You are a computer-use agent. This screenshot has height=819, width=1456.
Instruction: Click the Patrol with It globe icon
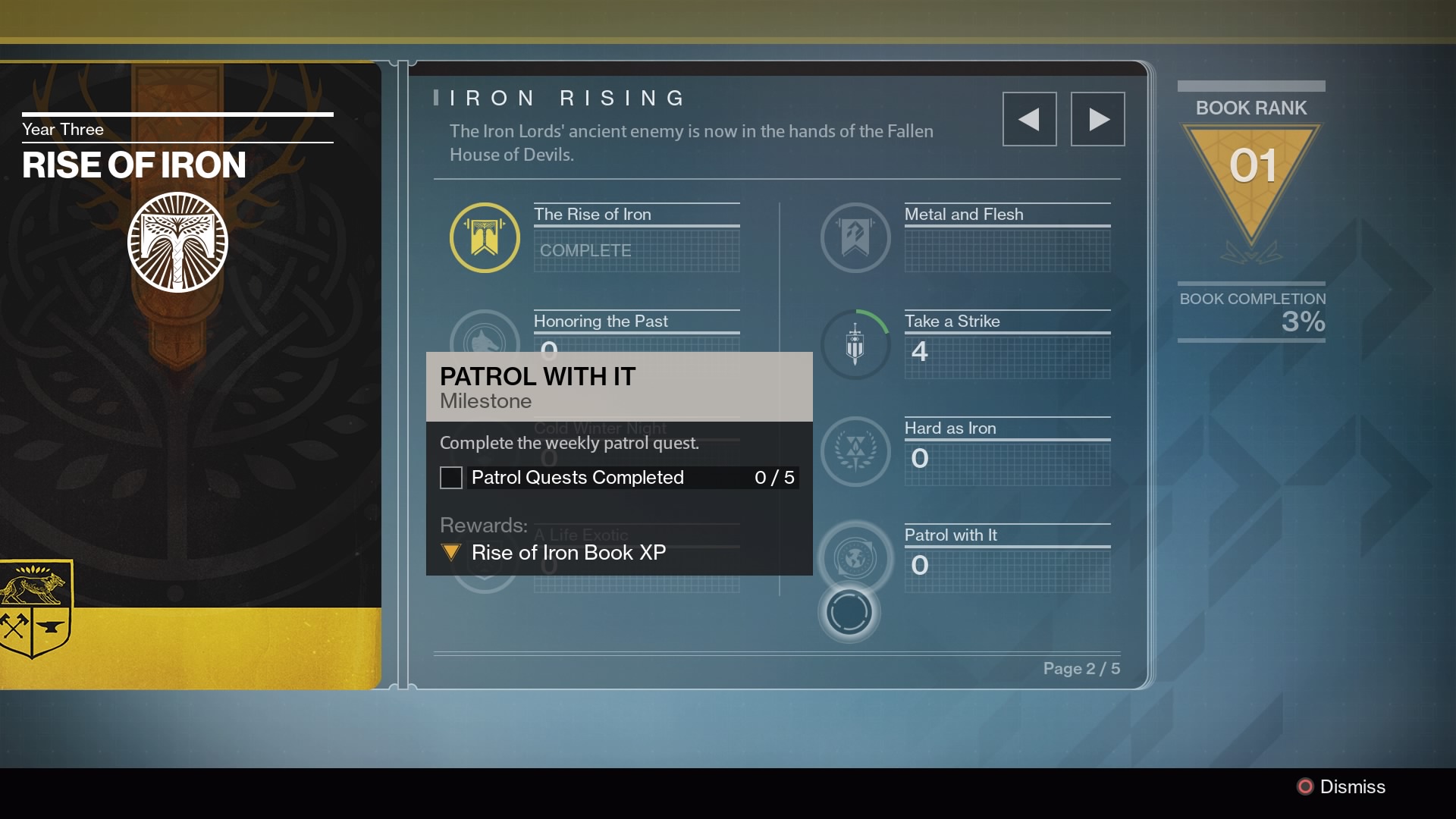[855, 559]
